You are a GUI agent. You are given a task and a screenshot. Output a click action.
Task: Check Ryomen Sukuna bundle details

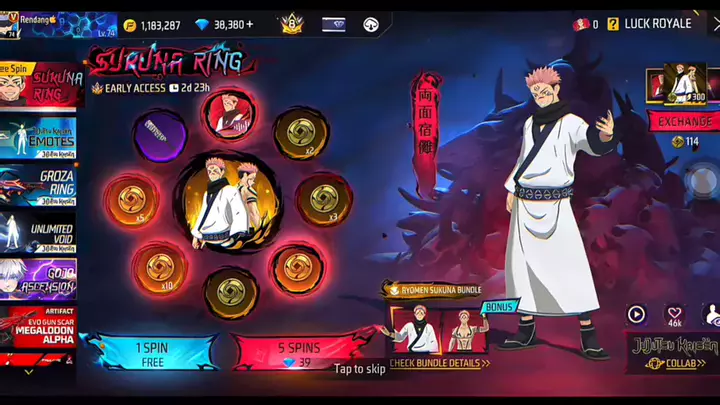pos(439,363)
